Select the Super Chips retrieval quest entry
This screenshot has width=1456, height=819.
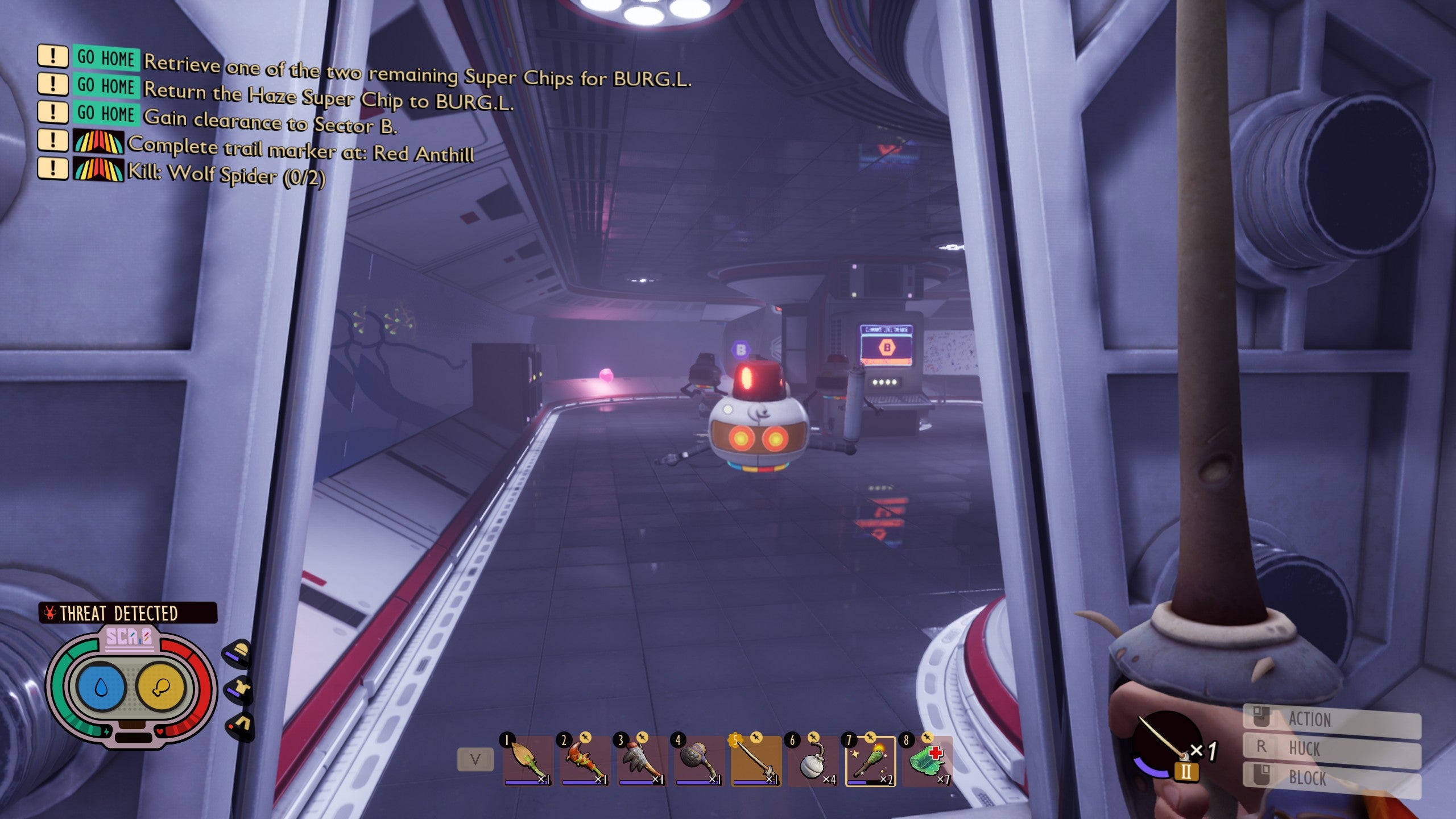pyautogui.click(x=417, y=73)
